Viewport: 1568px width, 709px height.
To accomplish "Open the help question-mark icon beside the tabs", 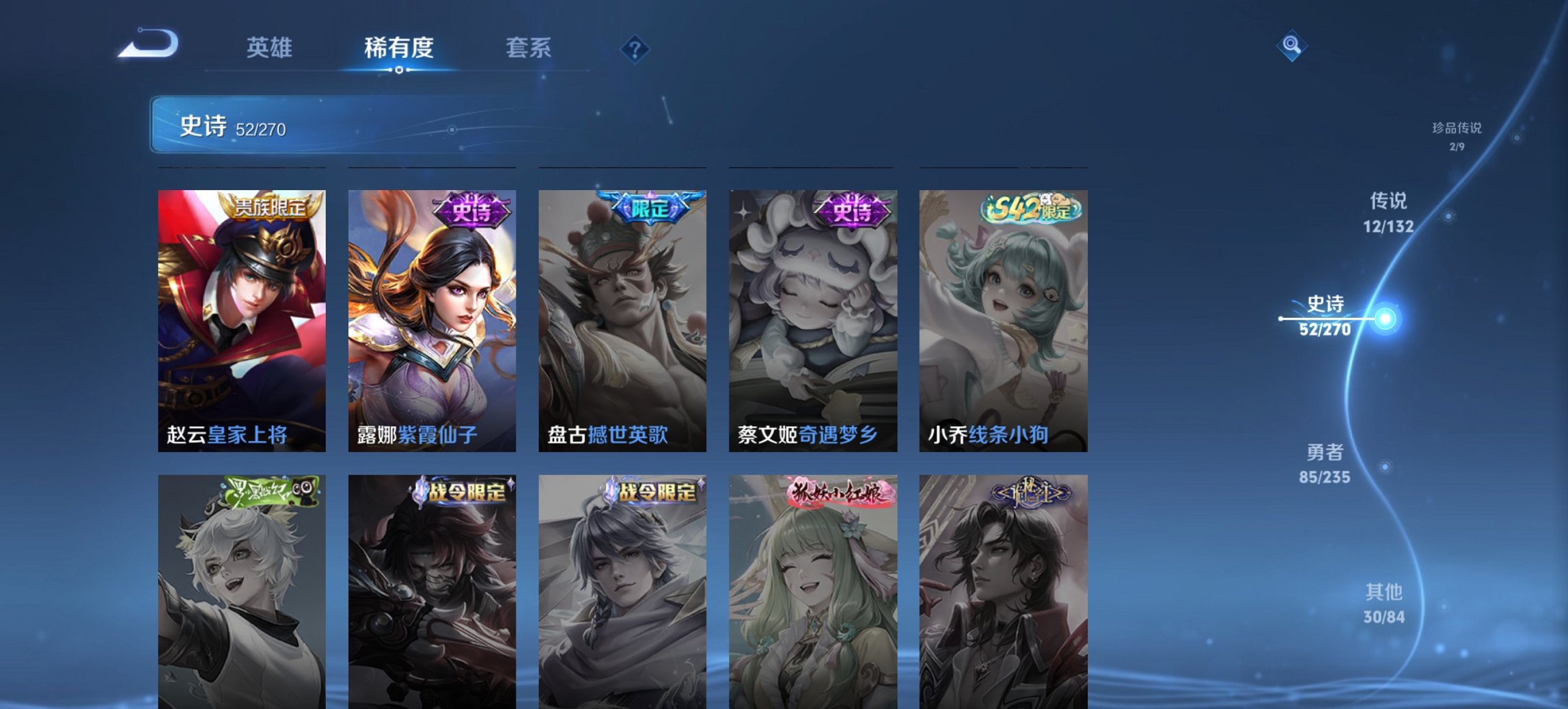I will (x=634, y=48).
